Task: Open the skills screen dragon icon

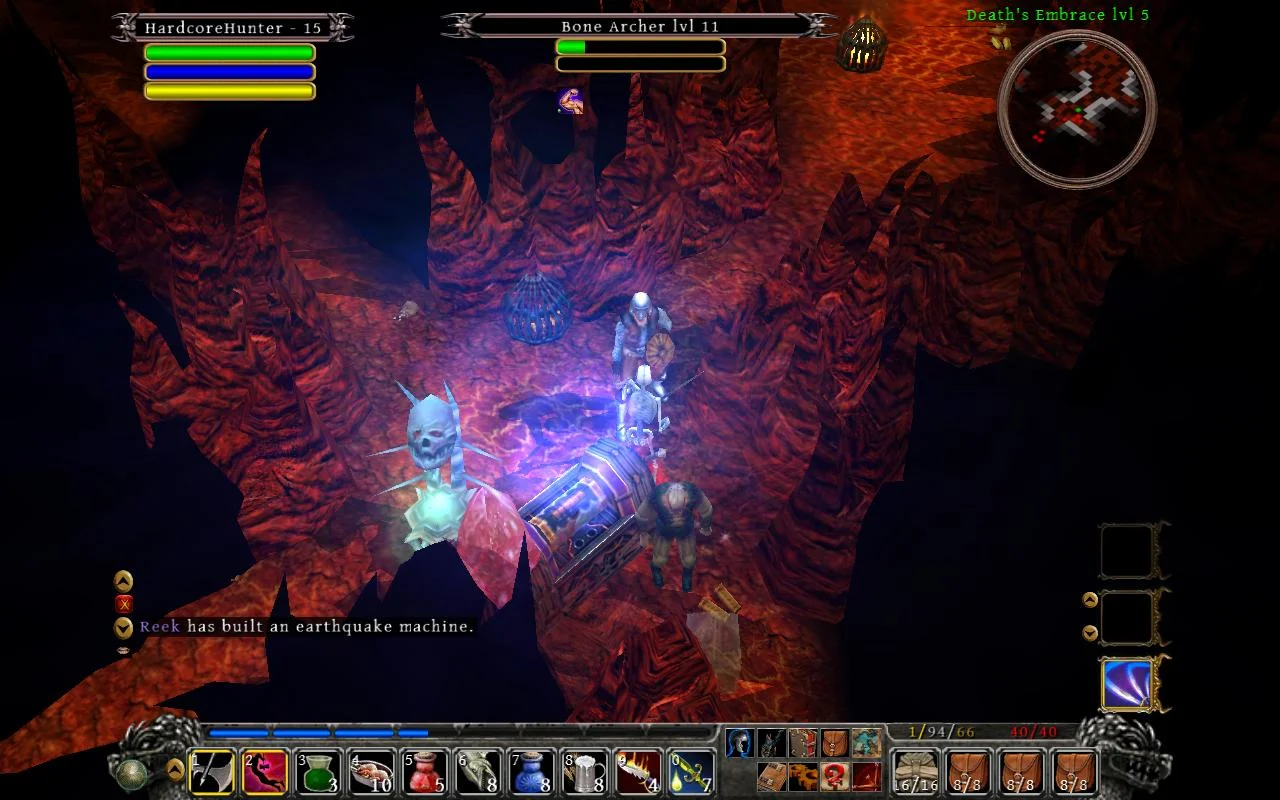Action: [772, 743]
